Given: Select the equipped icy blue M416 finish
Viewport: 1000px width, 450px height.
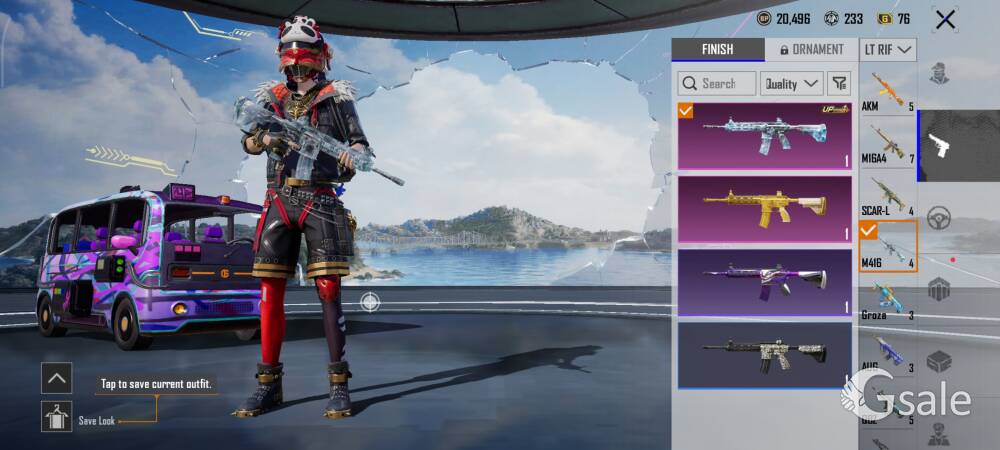Looking at the screenshot, I should click(765, 135).
